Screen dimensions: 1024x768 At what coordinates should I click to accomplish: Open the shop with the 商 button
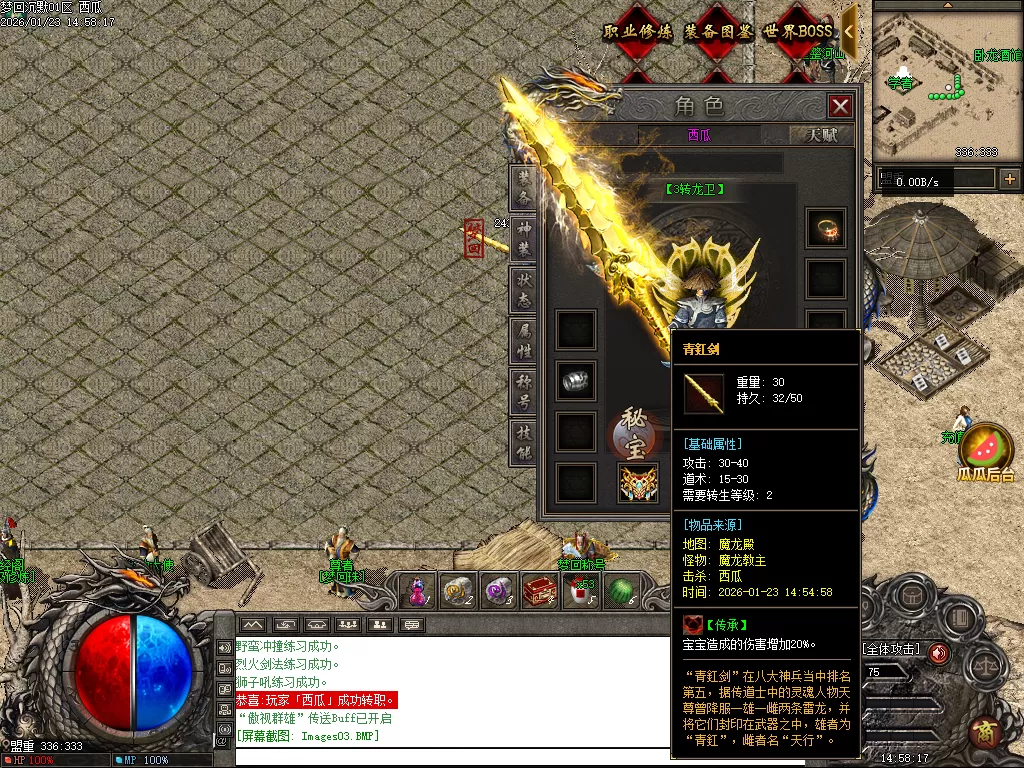pyautogui.click(x=986, y=731)
